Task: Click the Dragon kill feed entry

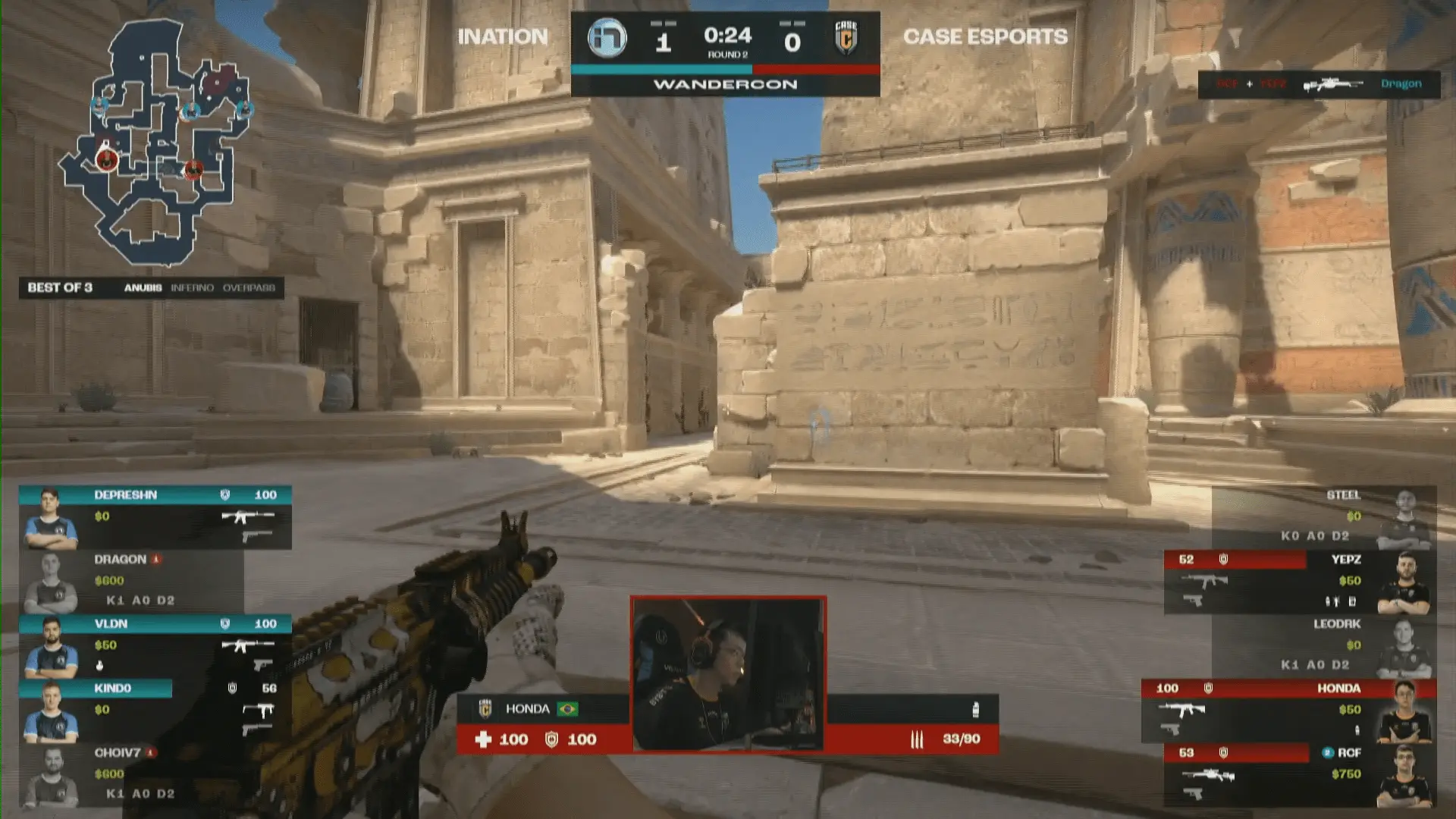Action: pos(1319,84)
